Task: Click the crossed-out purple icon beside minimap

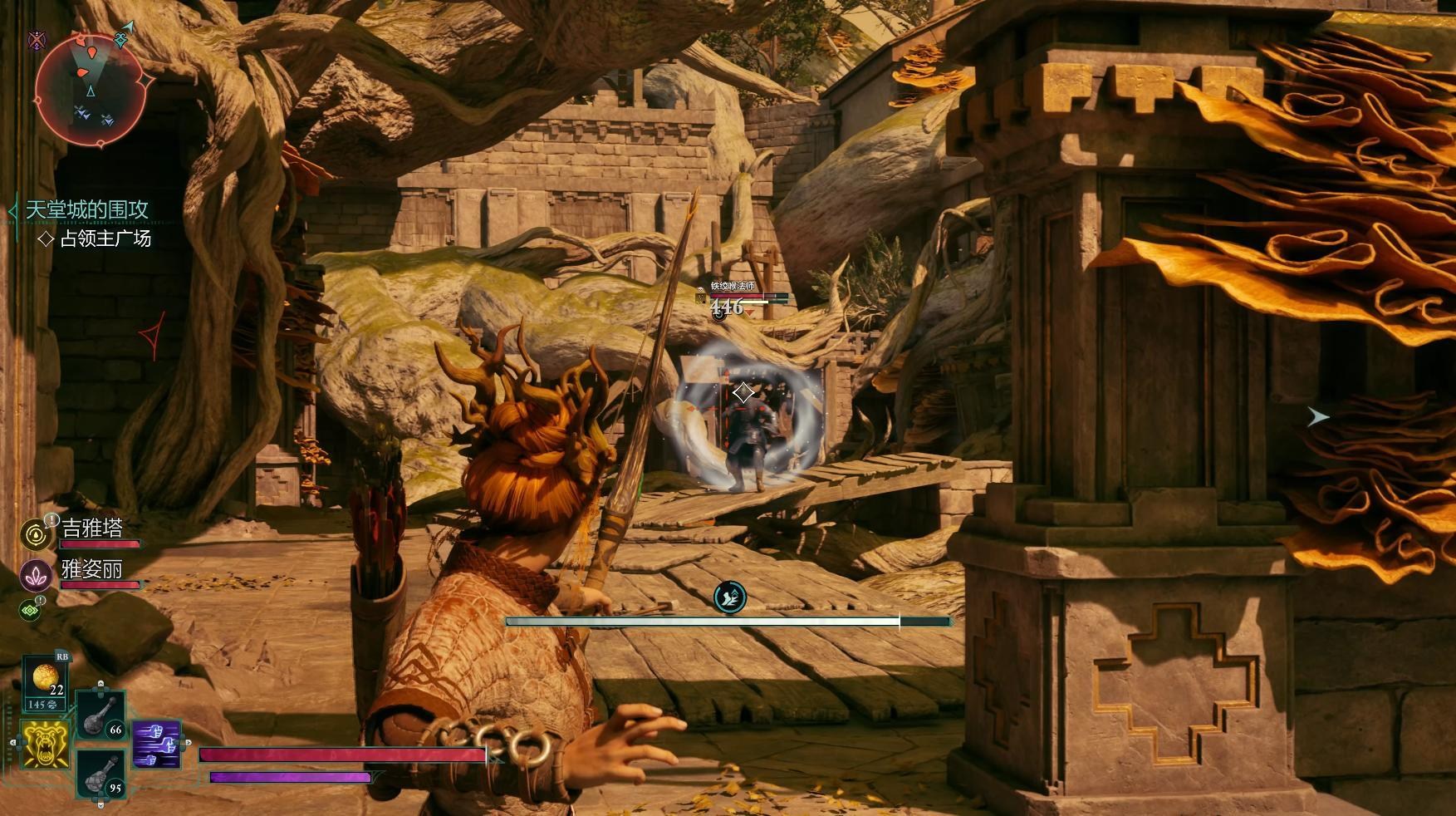Action: 37,39
